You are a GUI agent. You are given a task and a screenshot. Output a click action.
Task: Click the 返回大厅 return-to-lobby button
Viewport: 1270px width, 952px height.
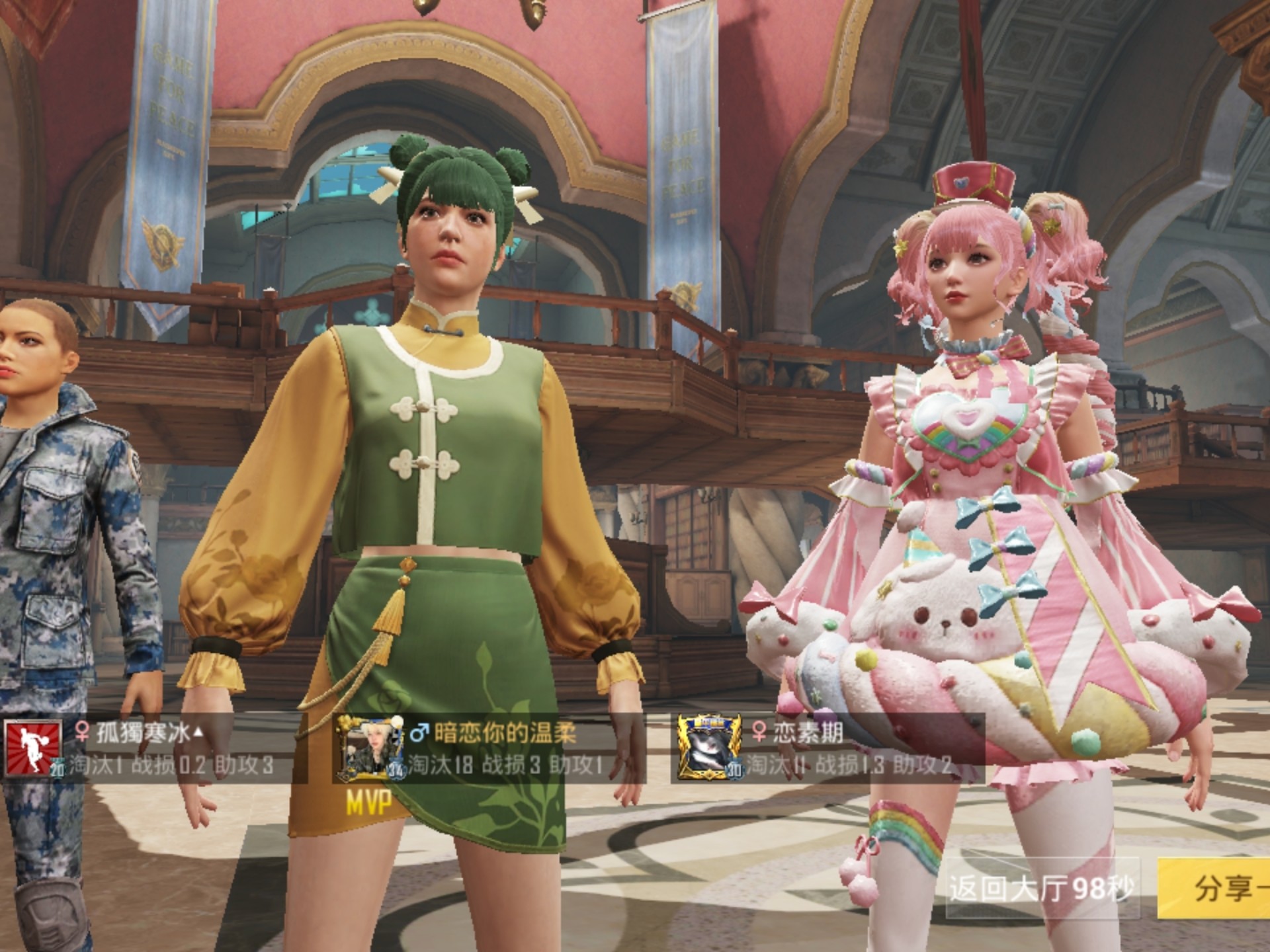(x=1041, y=888)
